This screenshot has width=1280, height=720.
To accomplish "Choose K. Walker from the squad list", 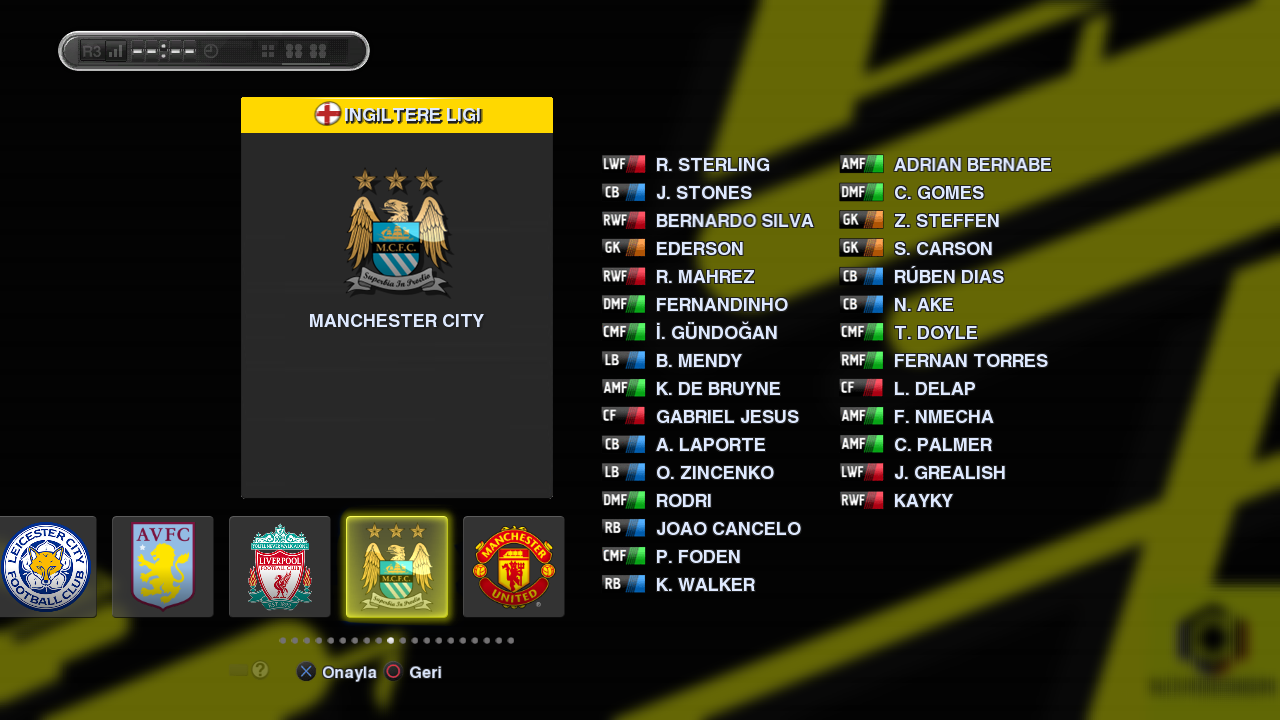I will pos(705,585).
